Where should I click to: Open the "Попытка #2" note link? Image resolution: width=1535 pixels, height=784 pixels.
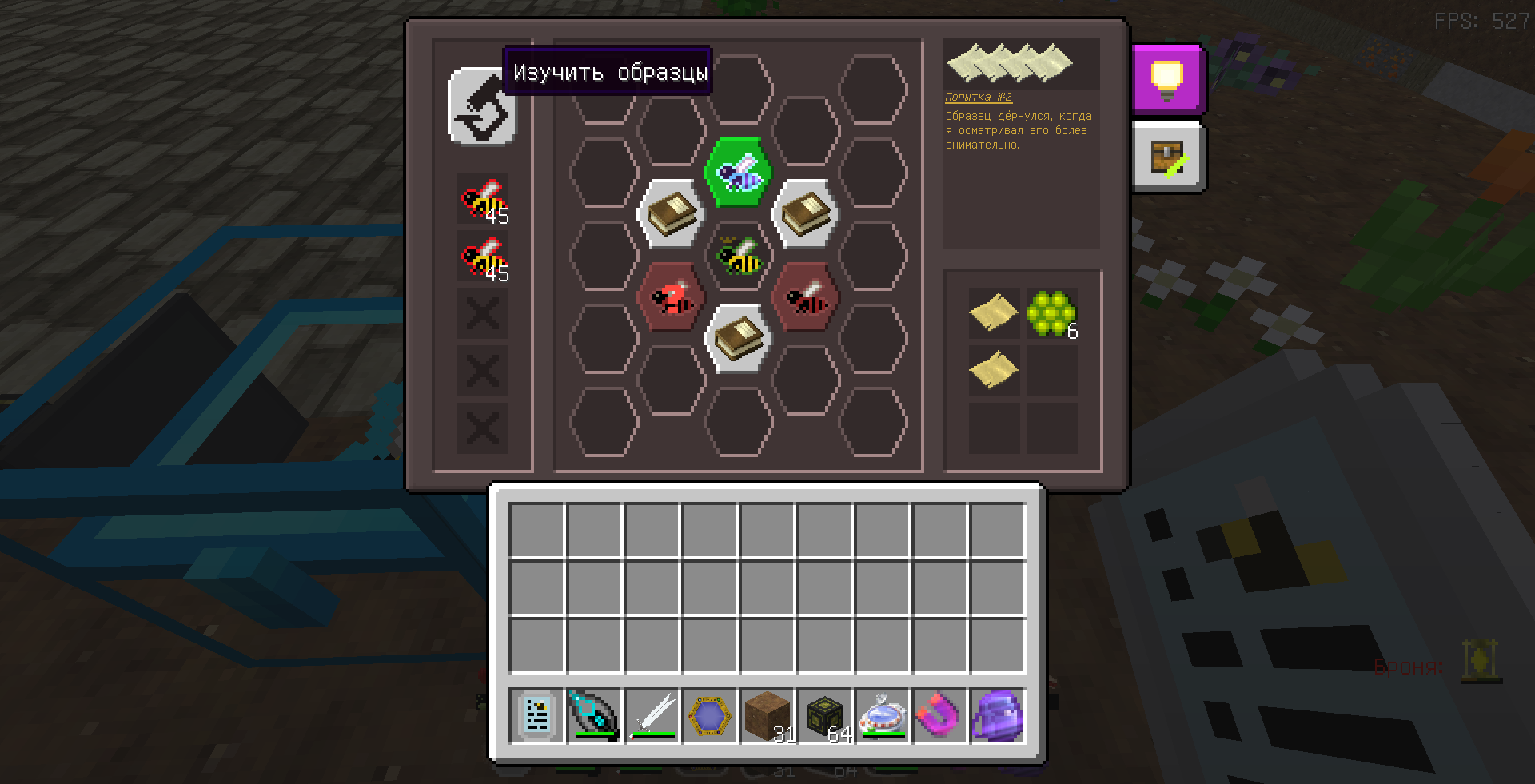[979, 98]
